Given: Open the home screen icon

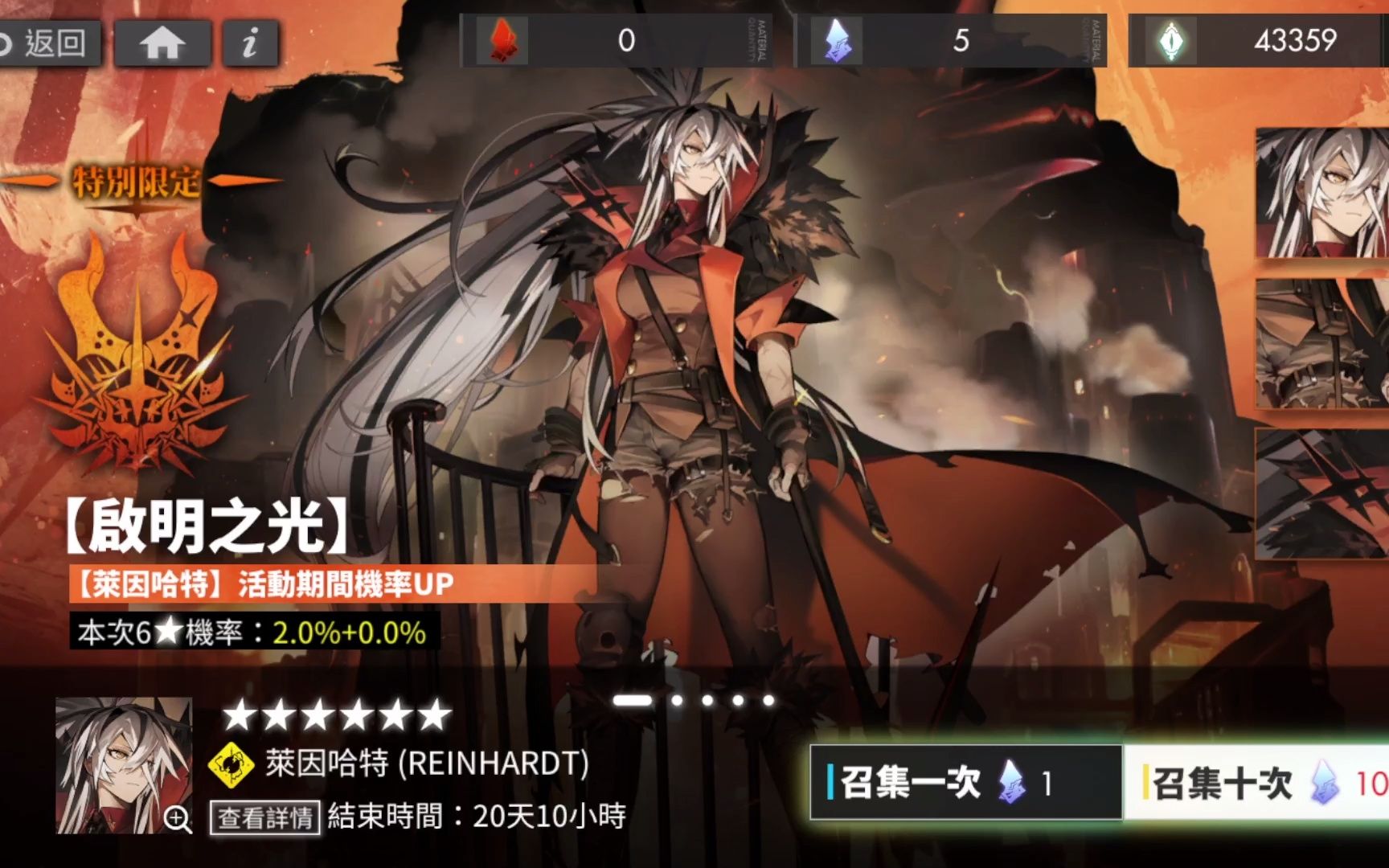Looking at the screenshot, I should (x=162, y=43).
